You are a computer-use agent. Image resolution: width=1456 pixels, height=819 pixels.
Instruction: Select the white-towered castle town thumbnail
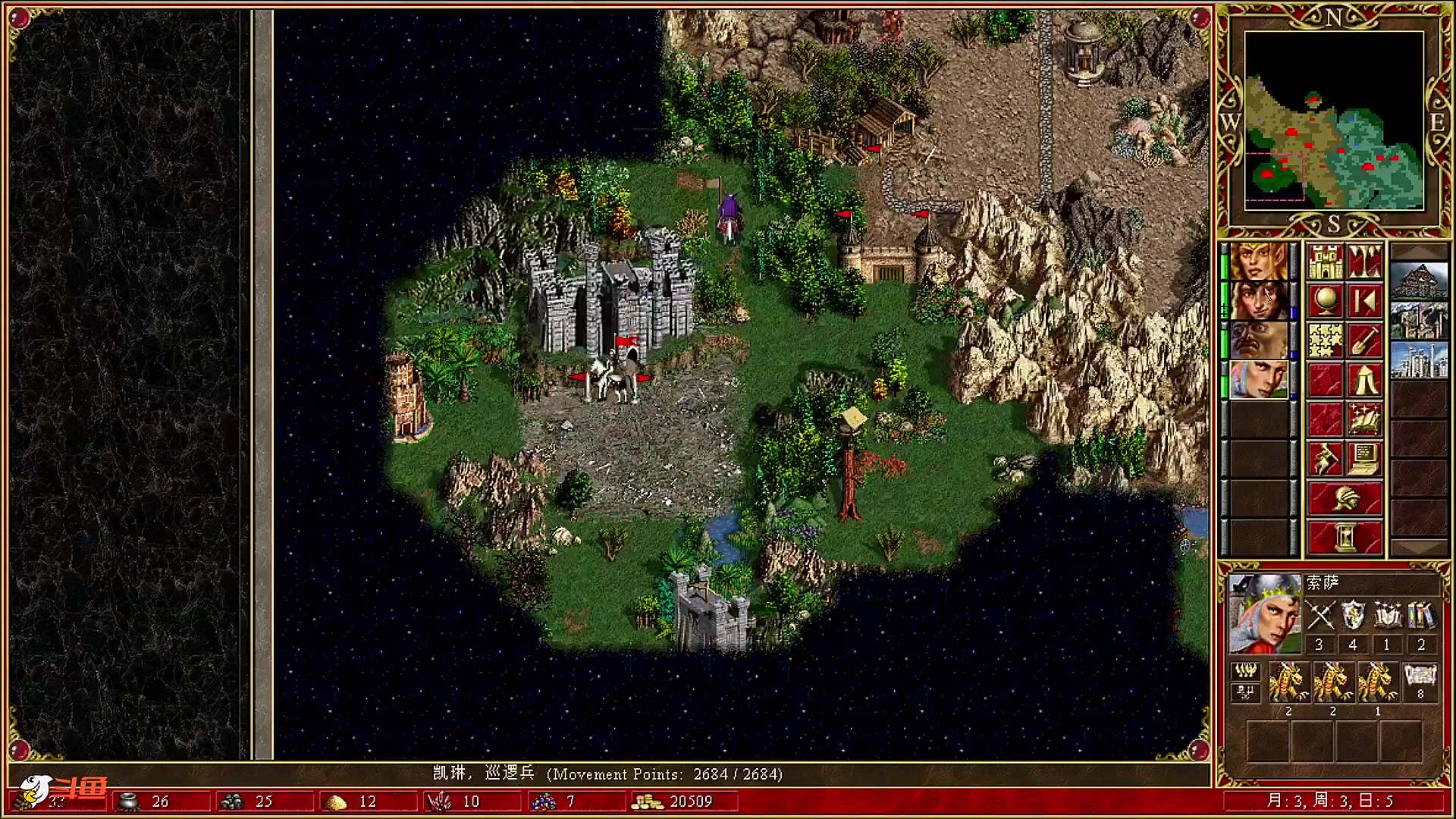point(1419,360)
